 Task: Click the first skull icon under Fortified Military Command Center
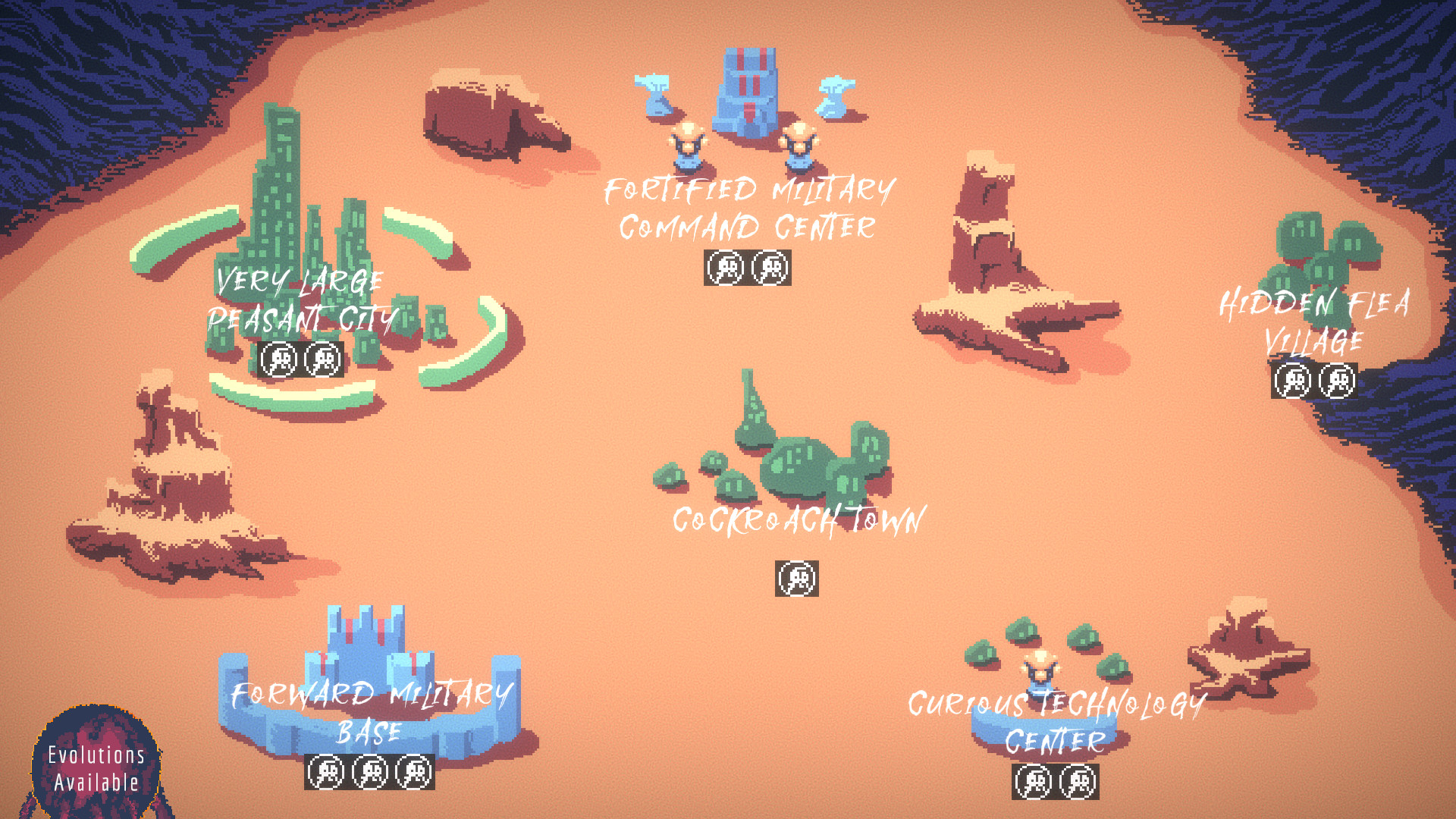pos(726,267)
